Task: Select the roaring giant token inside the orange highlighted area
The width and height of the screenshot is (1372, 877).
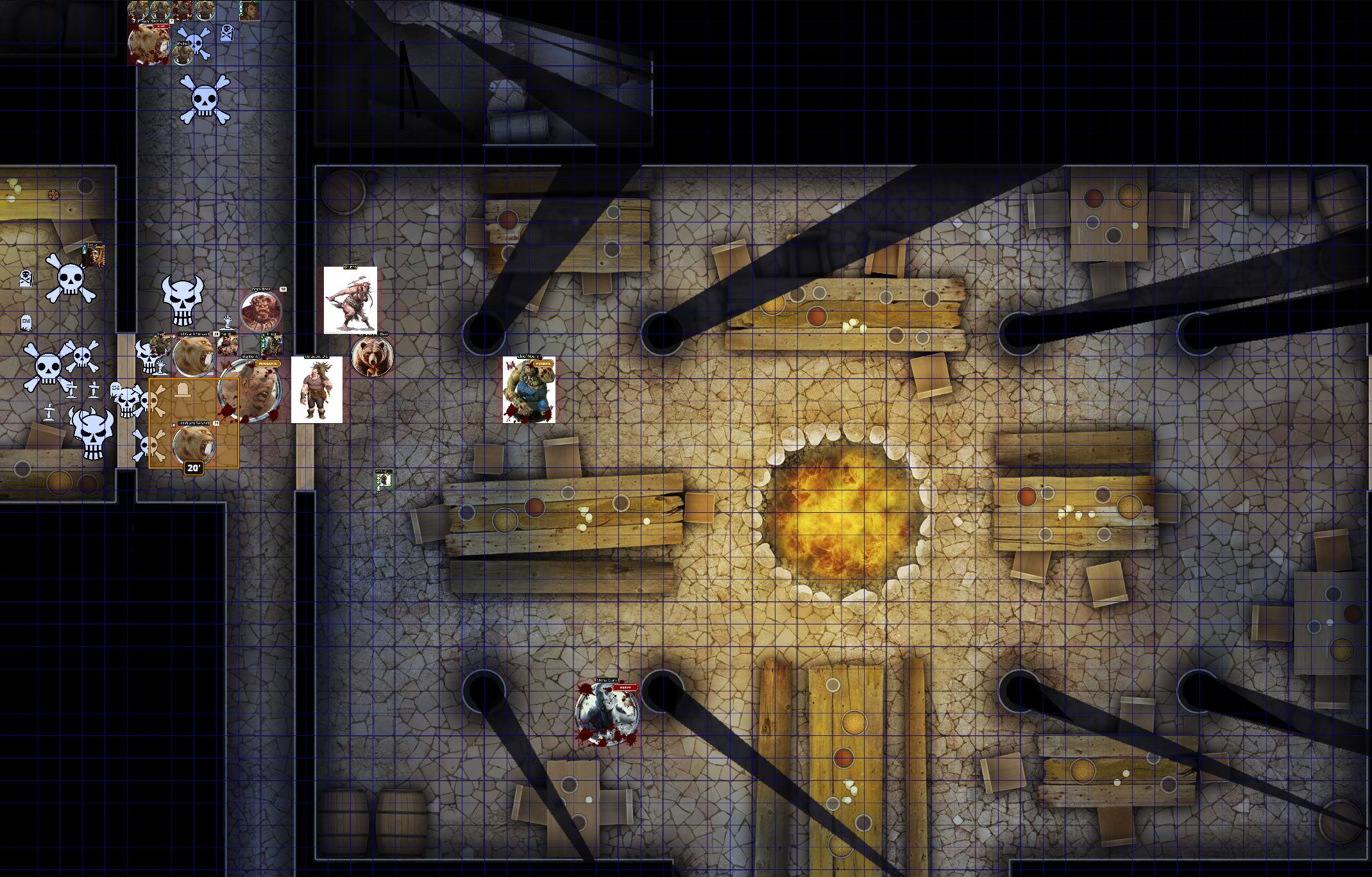Action: coord(194,444)
